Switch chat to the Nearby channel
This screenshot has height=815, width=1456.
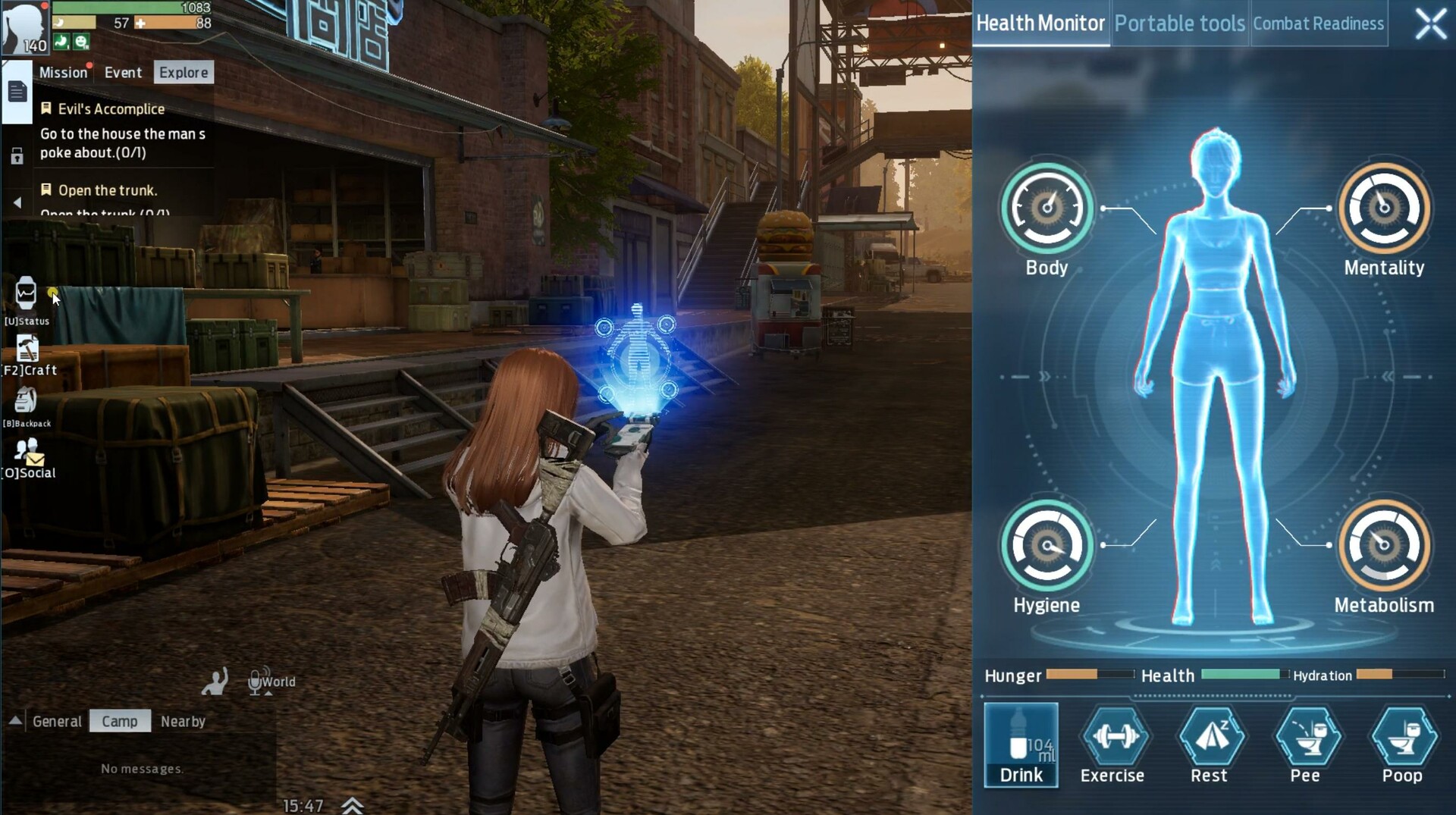183,721
